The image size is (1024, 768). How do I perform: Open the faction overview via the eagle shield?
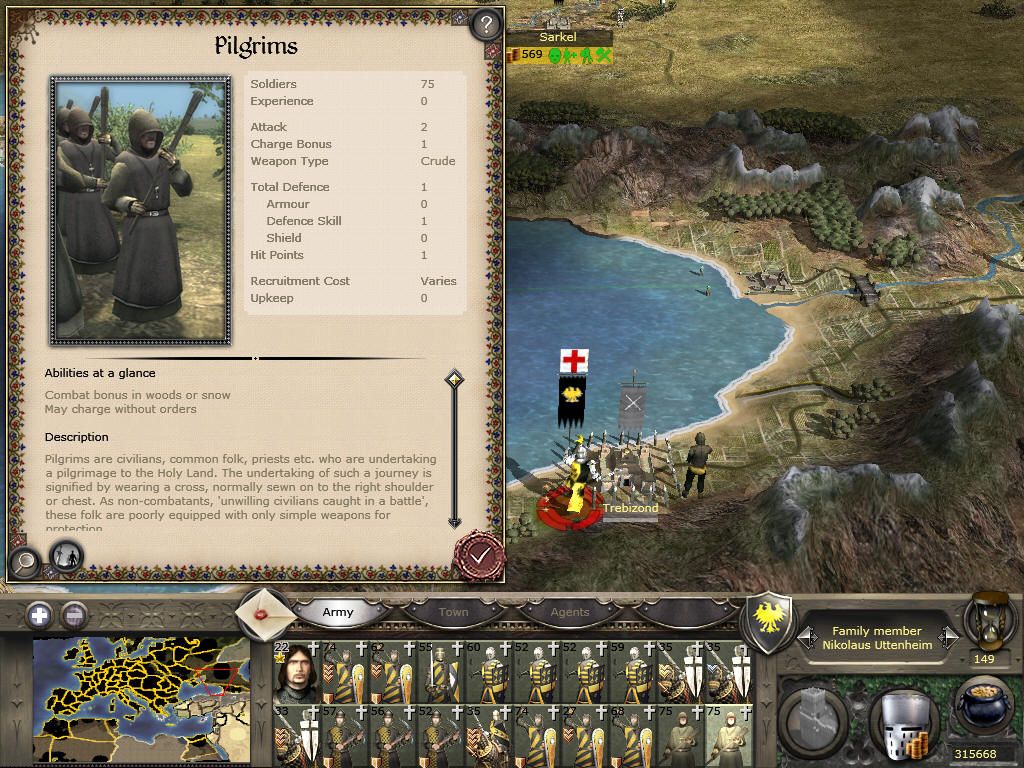(771, 621)
